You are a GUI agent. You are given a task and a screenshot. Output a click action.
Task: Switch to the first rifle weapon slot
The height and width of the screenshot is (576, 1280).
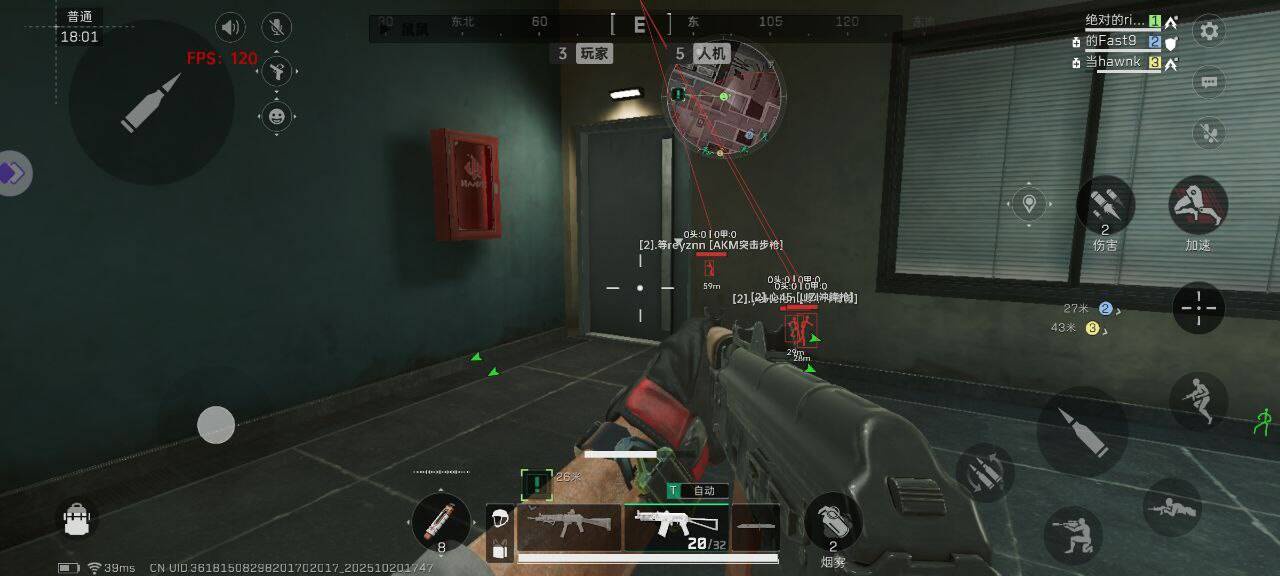pyautogui.click(x=569, y=526)
